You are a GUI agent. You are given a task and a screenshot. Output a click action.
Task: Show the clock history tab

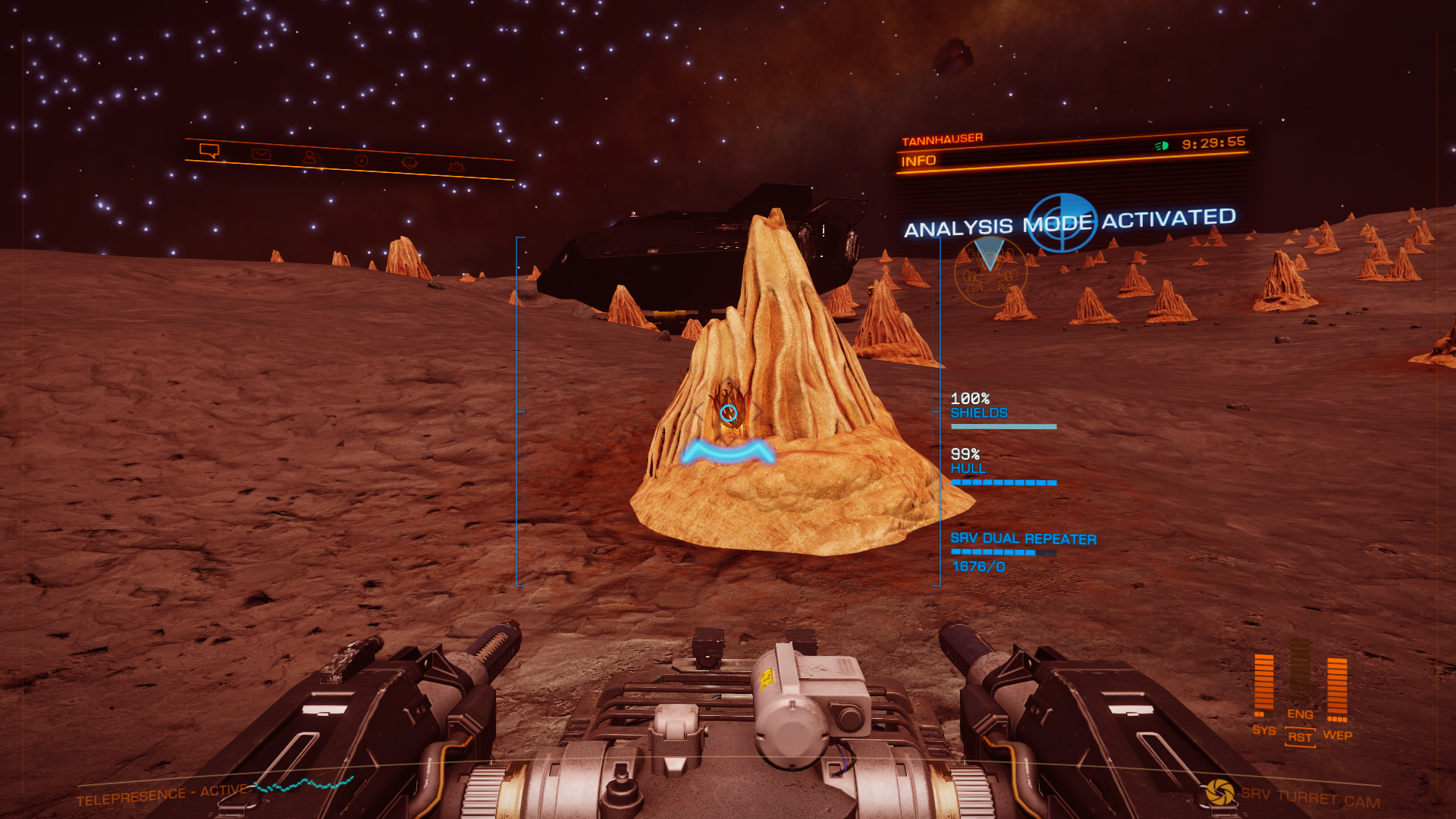coord(361,161)
